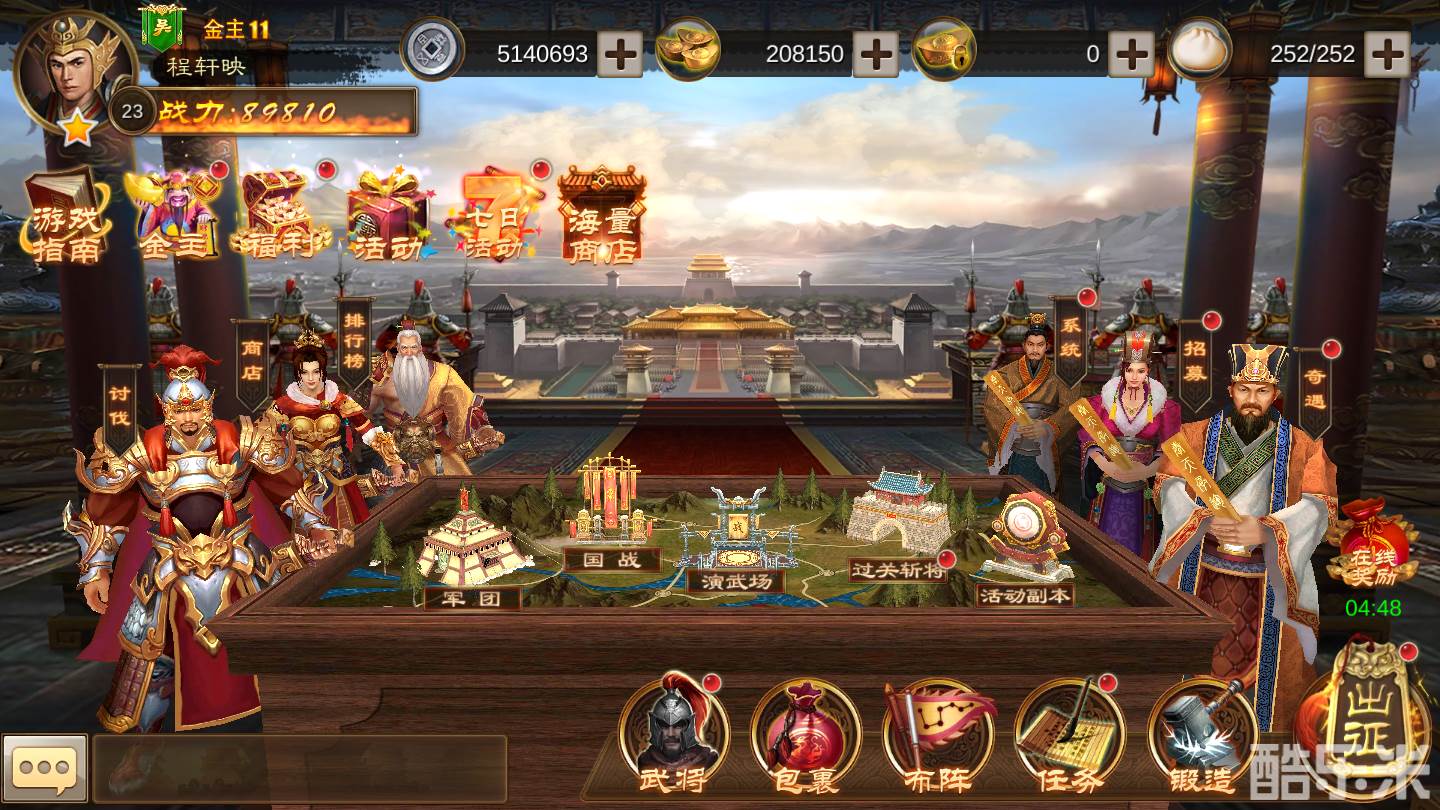Screen dimensions: 1440x810
Task: Open the 武将 generals menu
Action: click(x=673, y=735)
